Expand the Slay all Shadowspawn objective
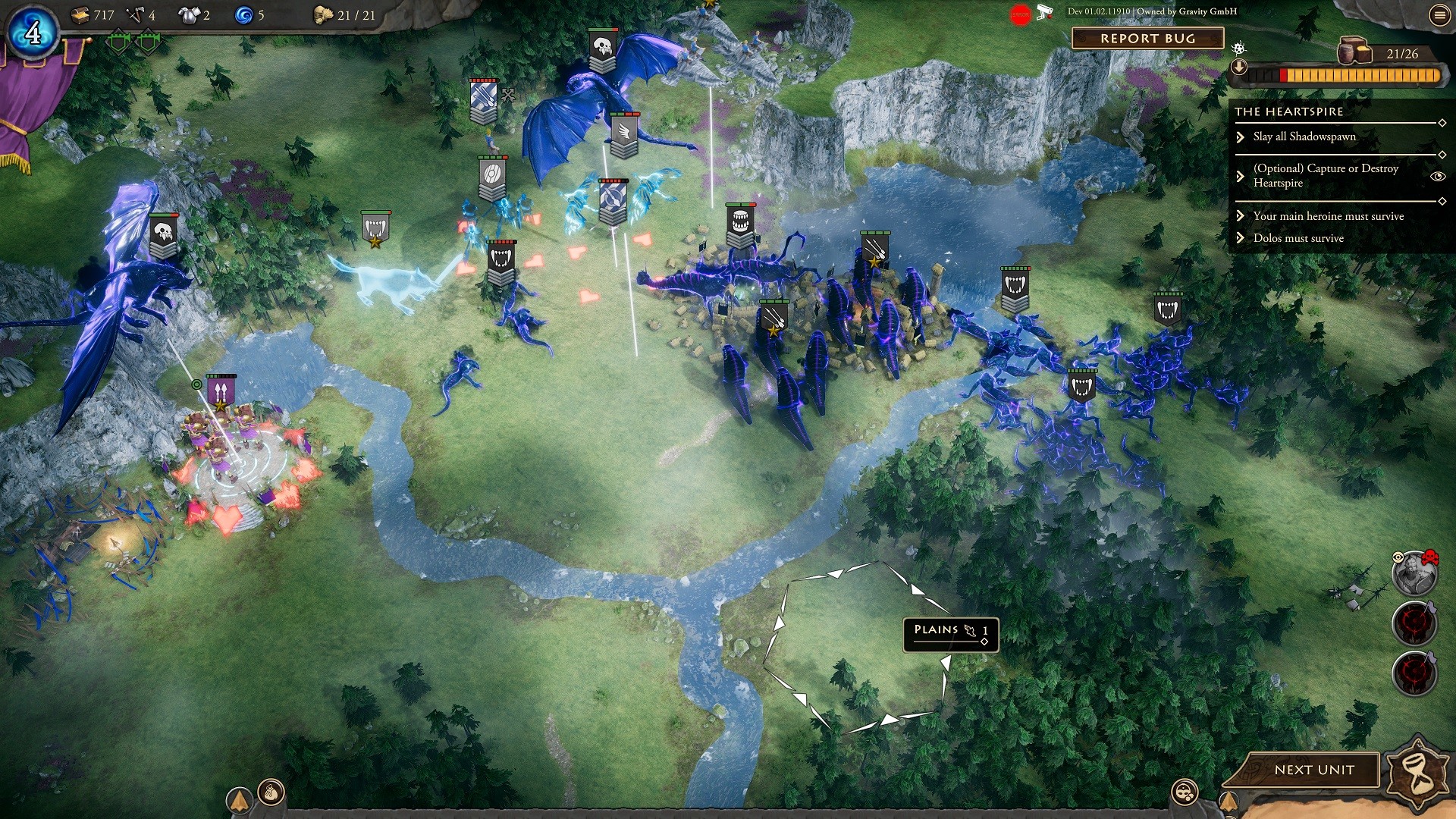1456x819 pixels. [x=1241, y=136]
